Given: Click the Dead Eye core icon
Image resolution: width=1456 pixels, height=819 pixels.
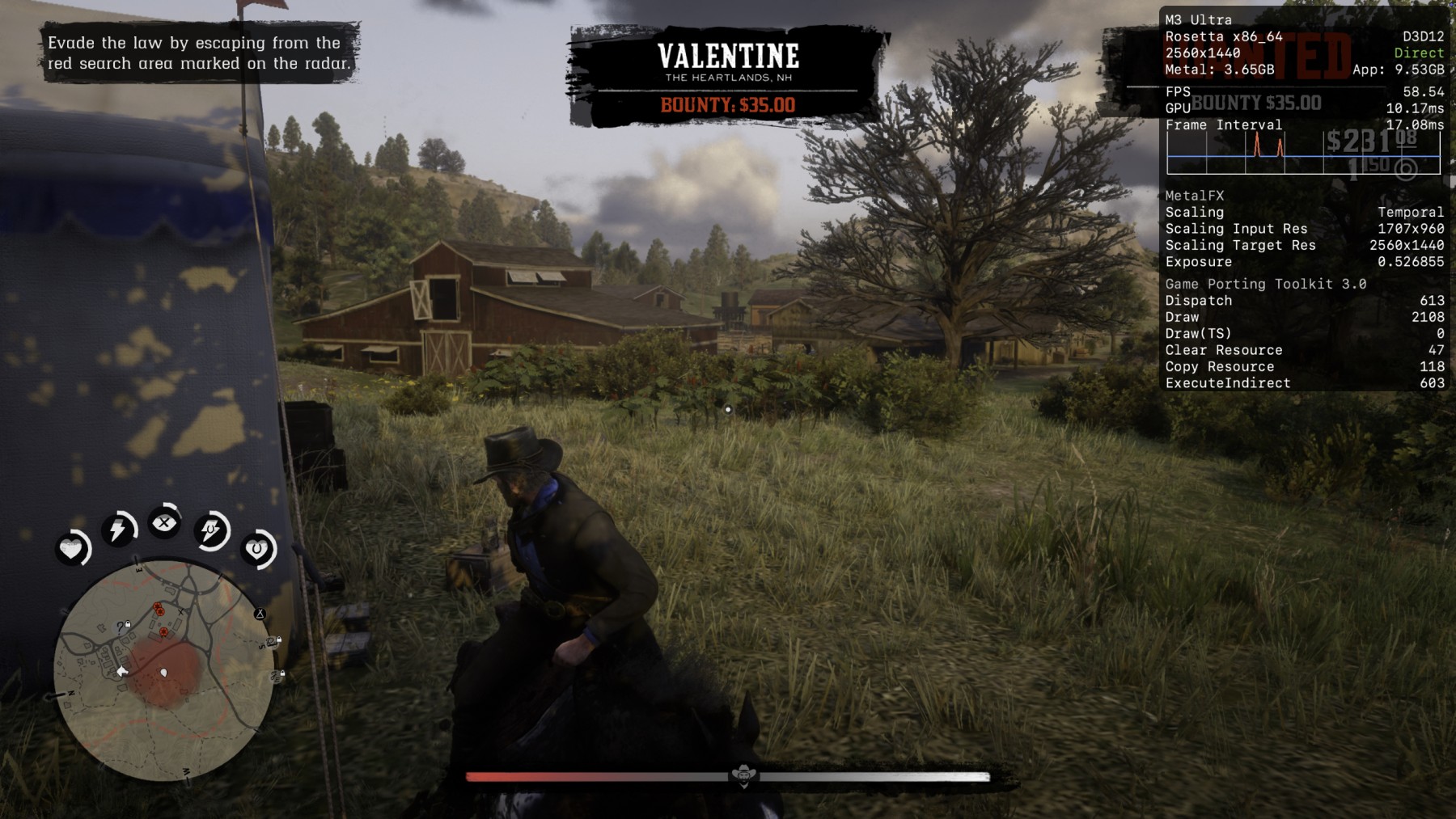Looking at the screenshot, I should pyautogui.click(x=164, y=523).
